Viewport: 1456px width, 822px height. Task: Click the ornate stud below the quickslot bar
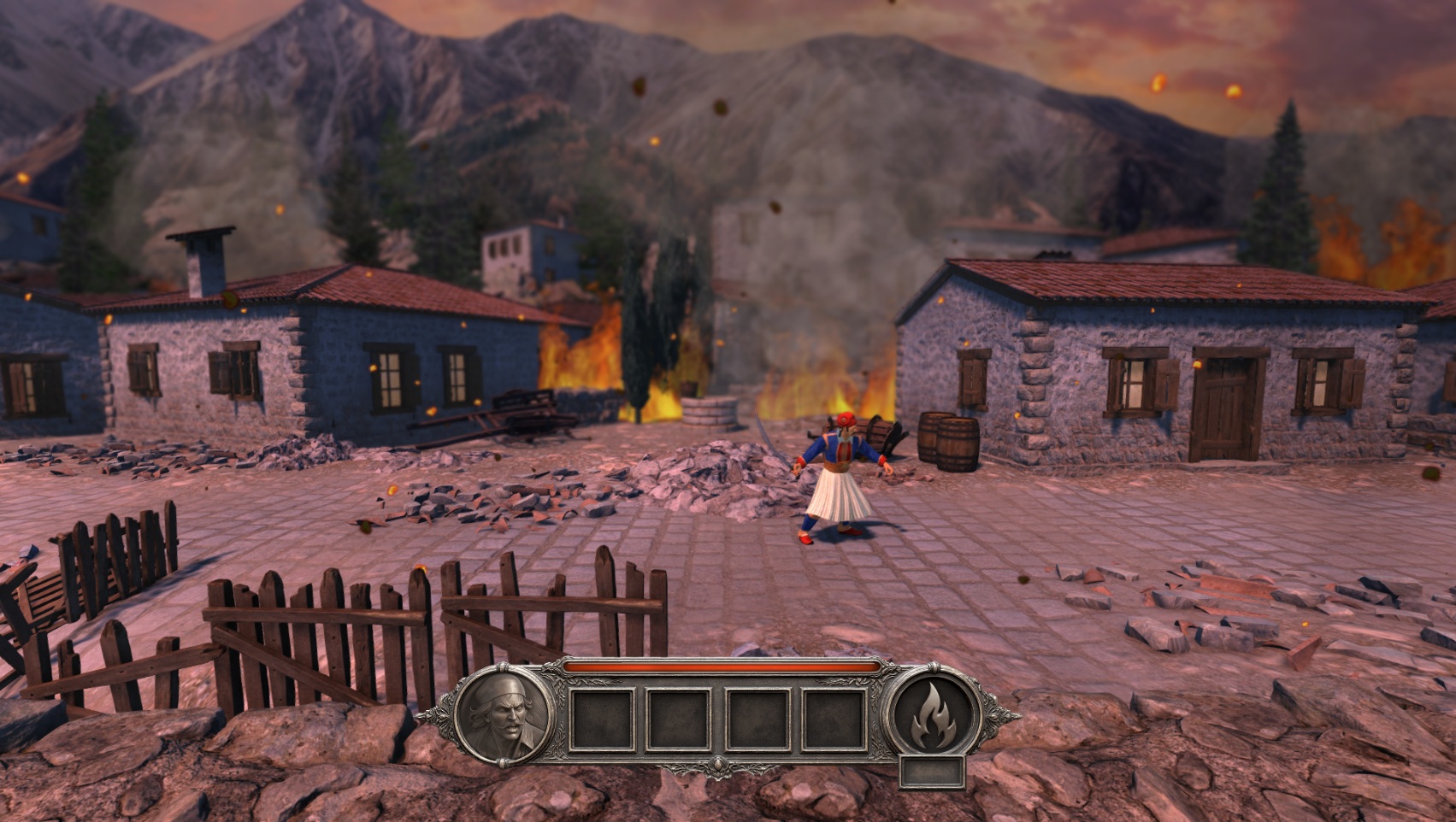click(718, 766)
